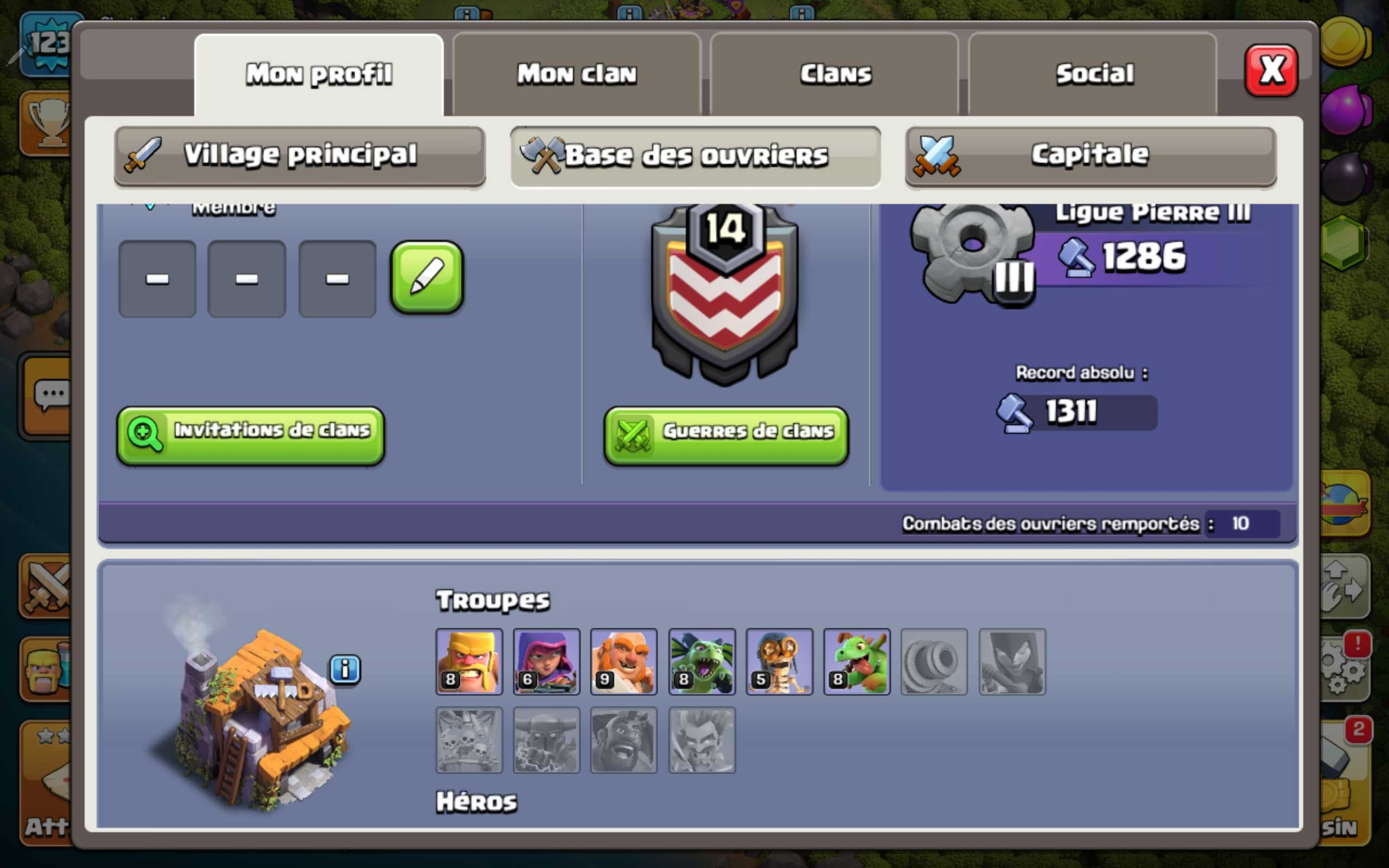Open Invitations de clans
Screen dimensions: 1389x868
coord(251,435)
